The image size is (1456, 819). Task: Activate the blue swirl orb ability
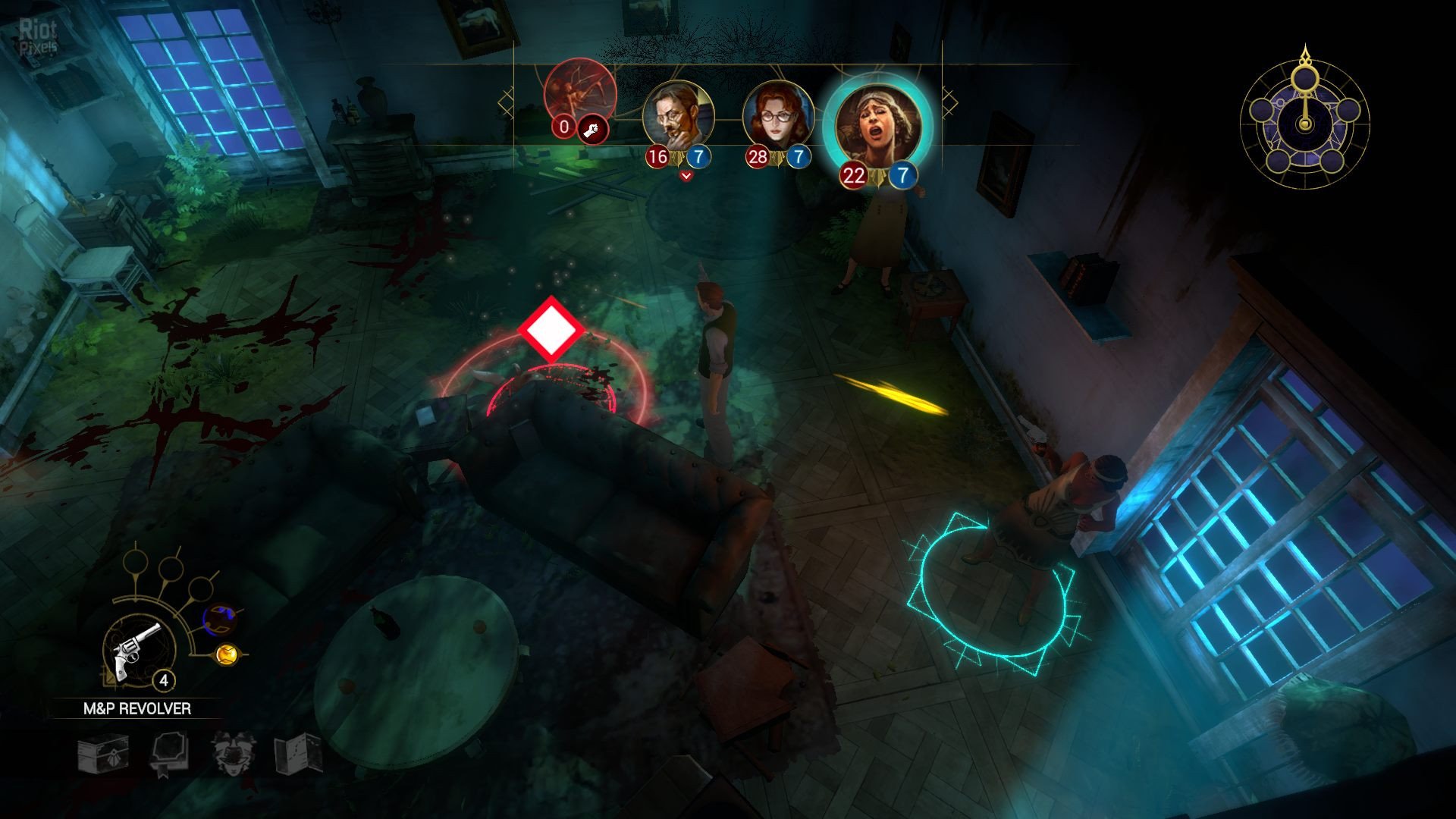(221, 619)
